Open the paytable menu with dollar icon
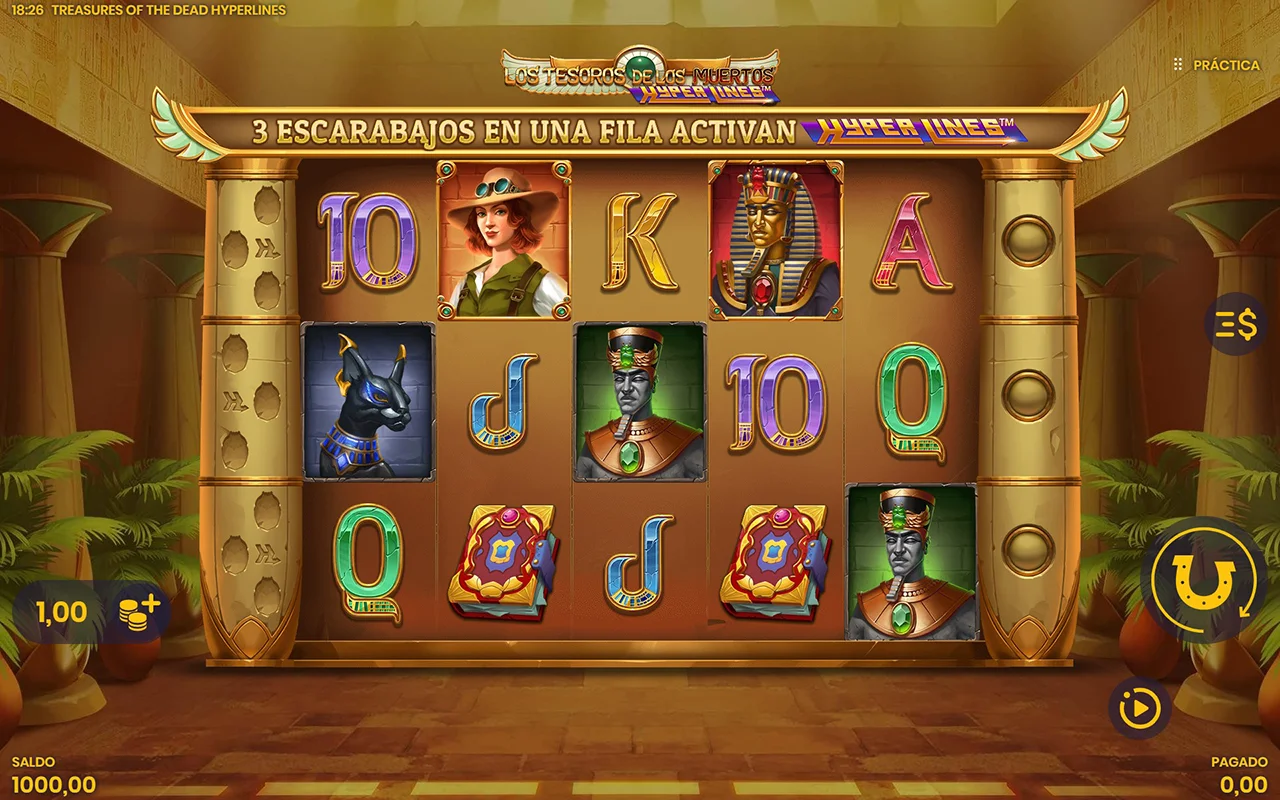This screenshot has width=1280, height=800. tap(1235, 325)
